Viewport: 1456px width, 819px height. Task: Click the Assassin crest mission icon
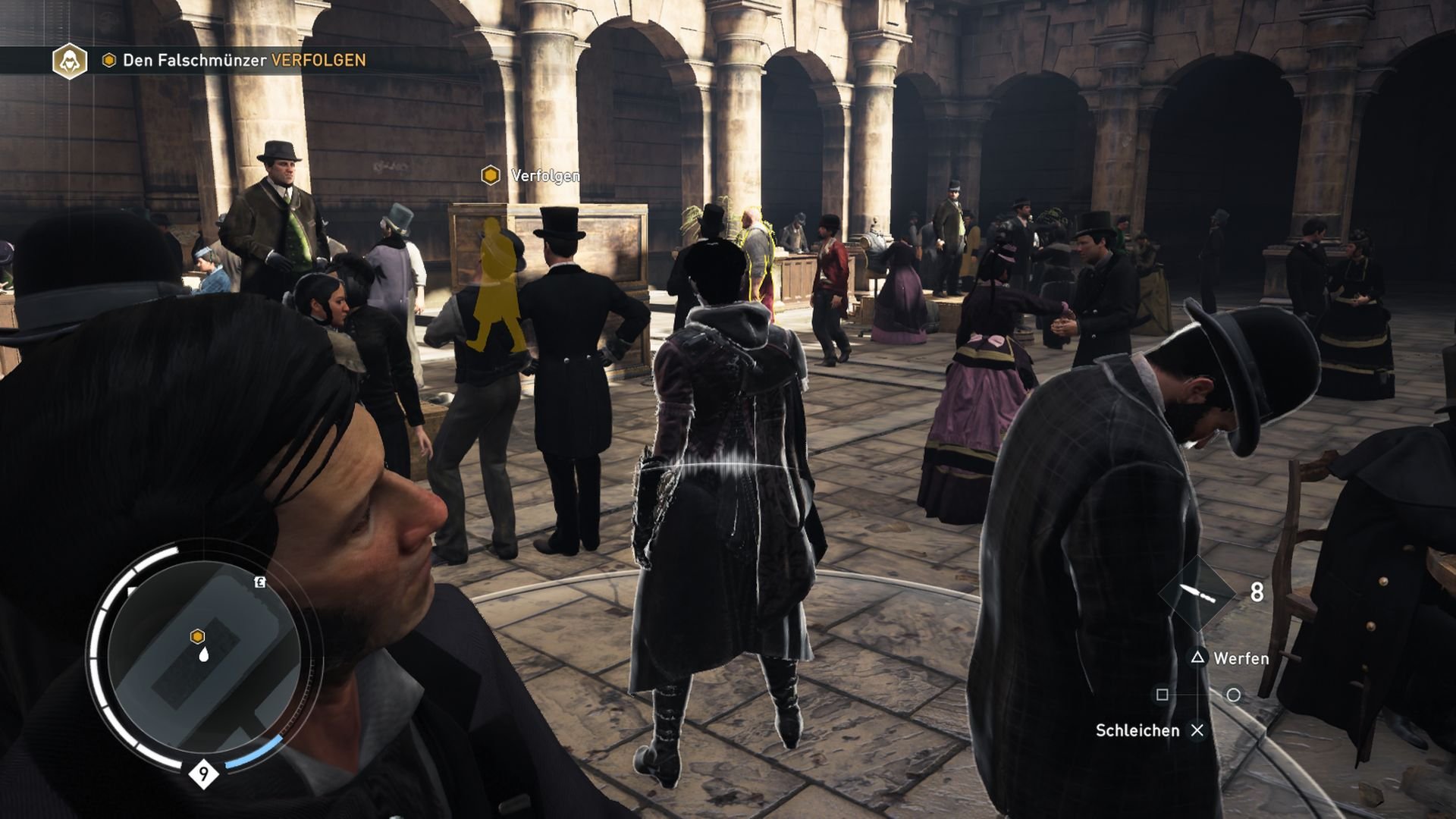[69, 60]
